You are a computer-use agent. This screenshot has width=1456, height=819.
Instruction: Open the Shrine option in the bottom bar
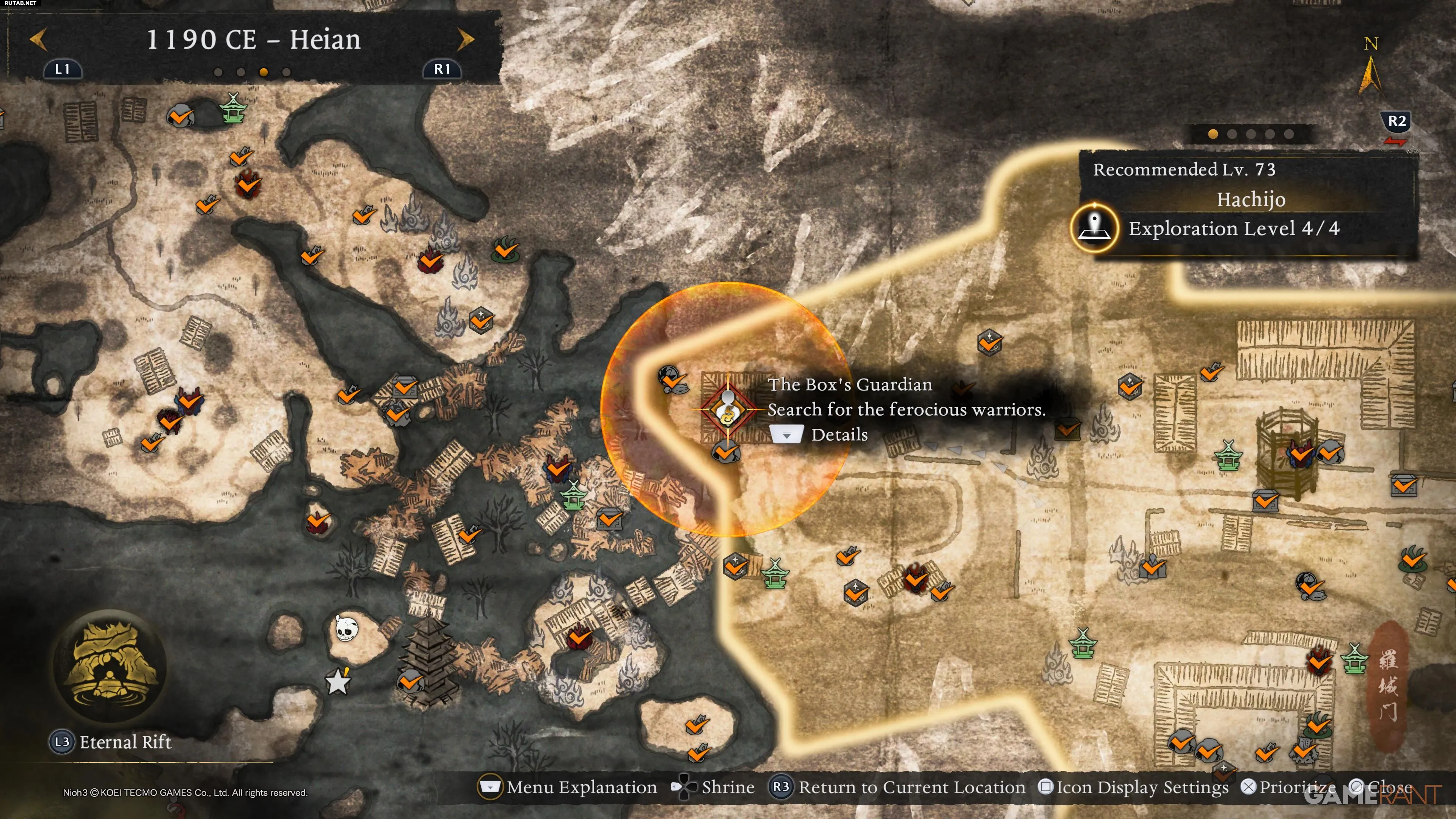[713, 788]
